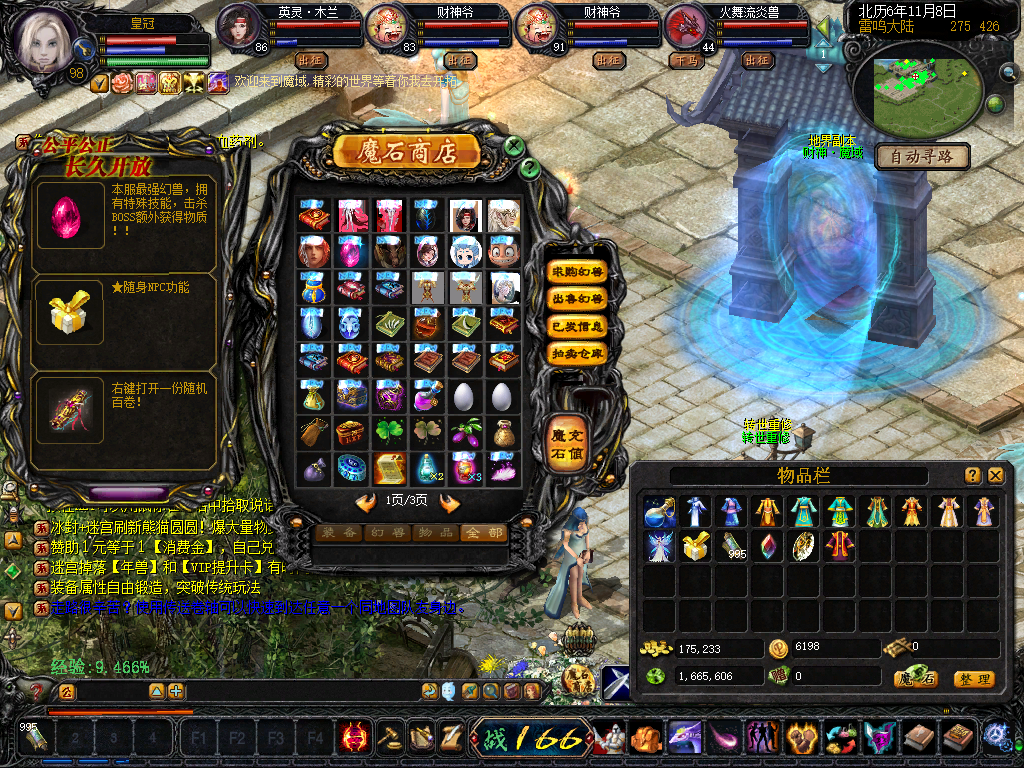Image resolution: width=1024 pixels, height=768 pixels.
Task: Click the 自动寻路 auto-path button
Action: (x=922, y=156)
